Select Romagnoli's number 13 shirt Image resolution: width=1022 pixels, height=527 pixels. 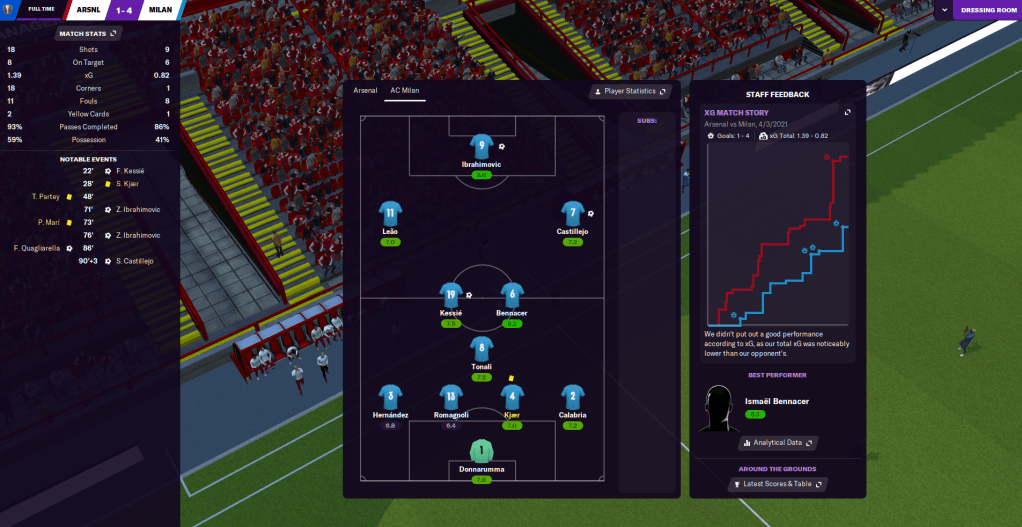coord(451,397)
